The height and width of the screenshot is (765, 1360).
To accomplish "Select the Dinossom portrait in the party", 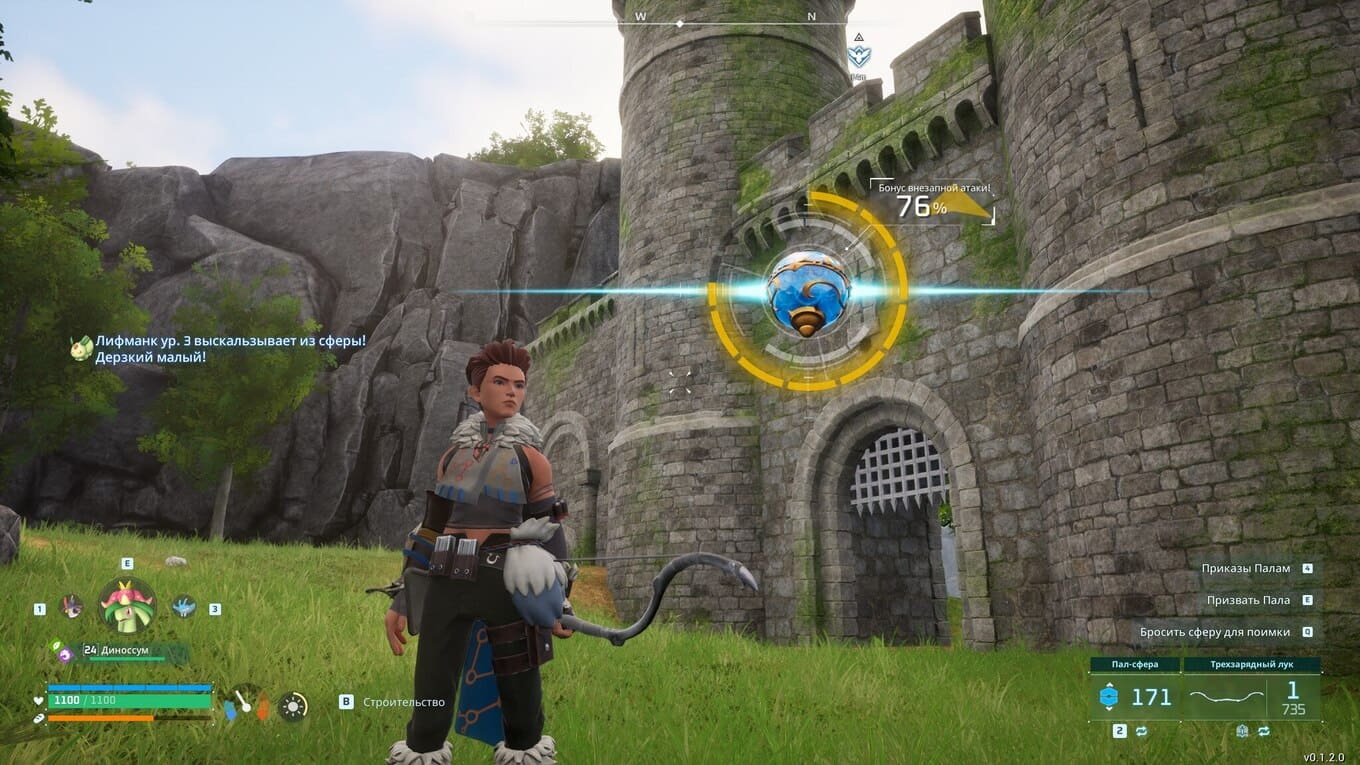I will tap(127, 606).
